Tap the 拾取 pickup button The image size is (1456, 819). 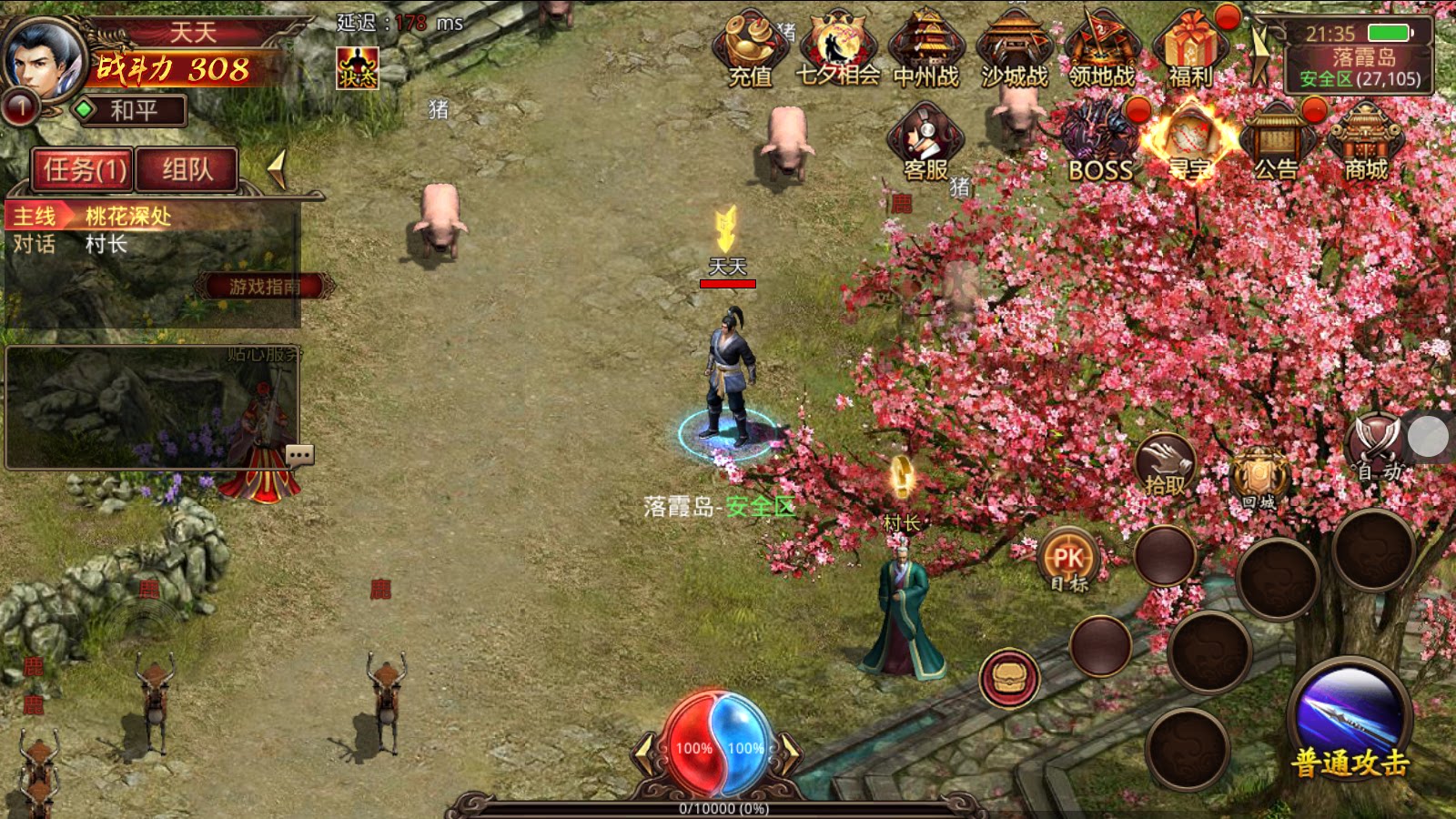[x=1165, y=464]
